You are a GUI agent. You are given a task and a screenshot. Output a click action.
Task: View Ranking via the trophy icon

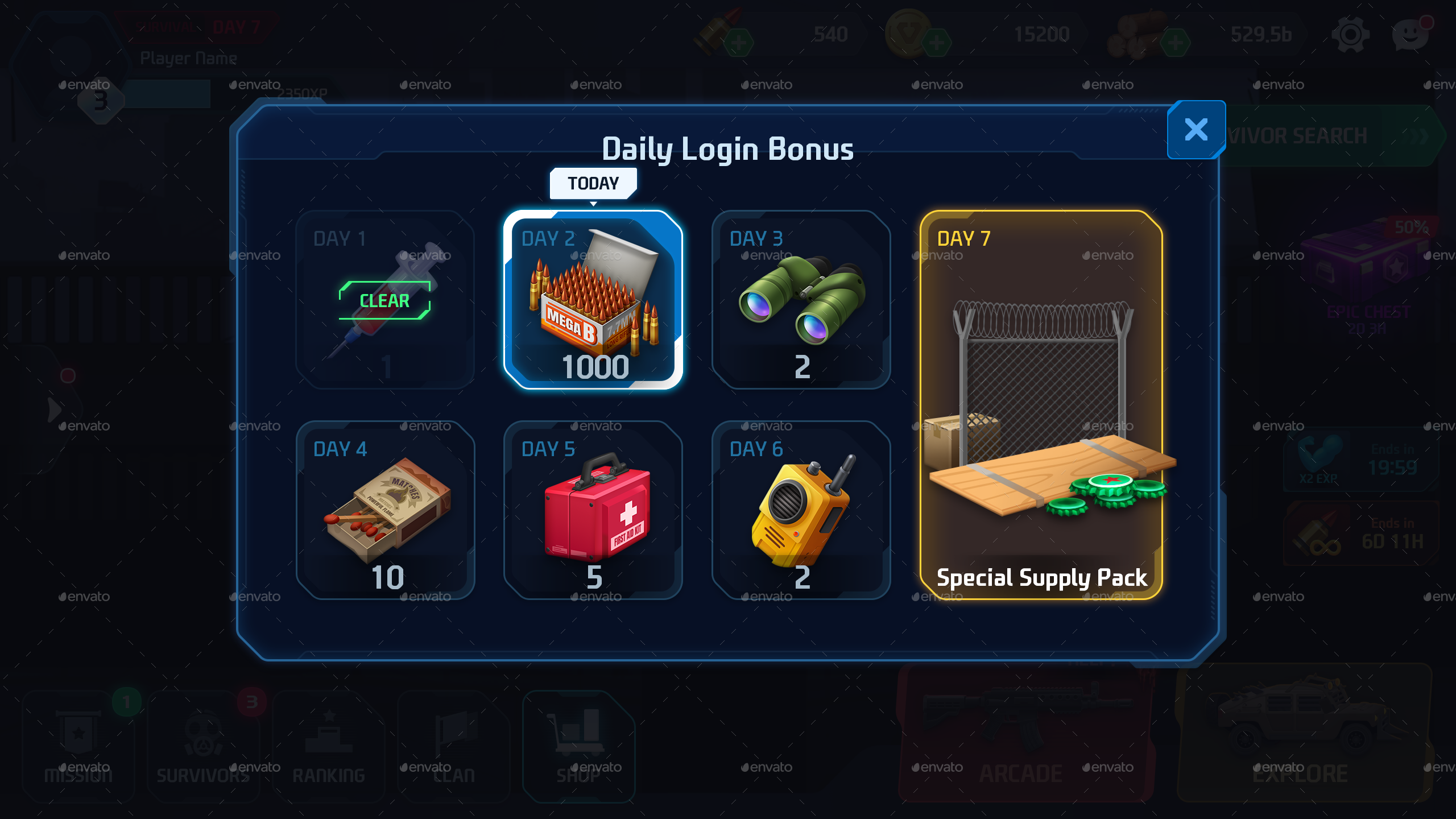(x=328, y=745)
